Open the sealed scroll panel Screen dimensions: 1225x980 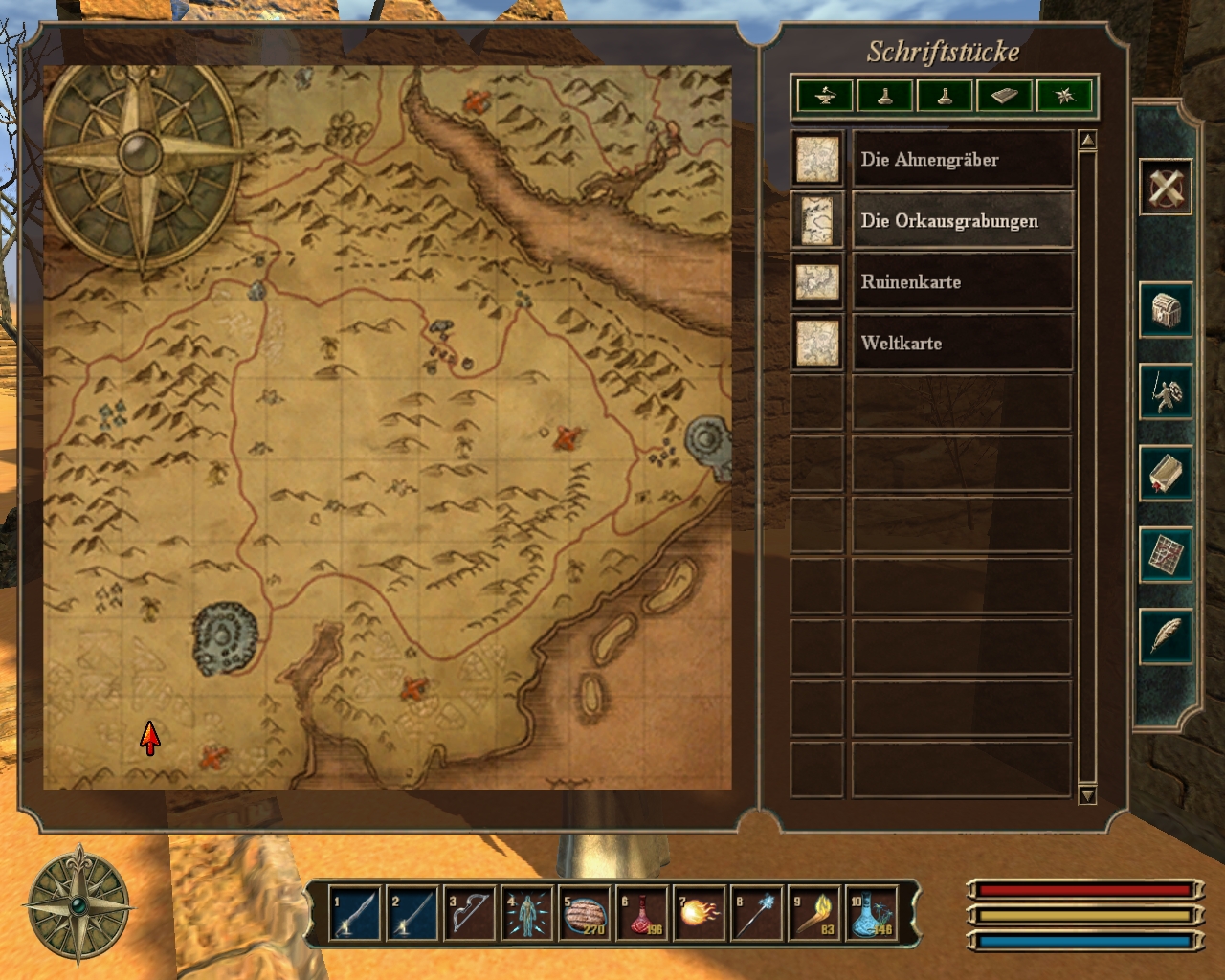pos(1166,473)
